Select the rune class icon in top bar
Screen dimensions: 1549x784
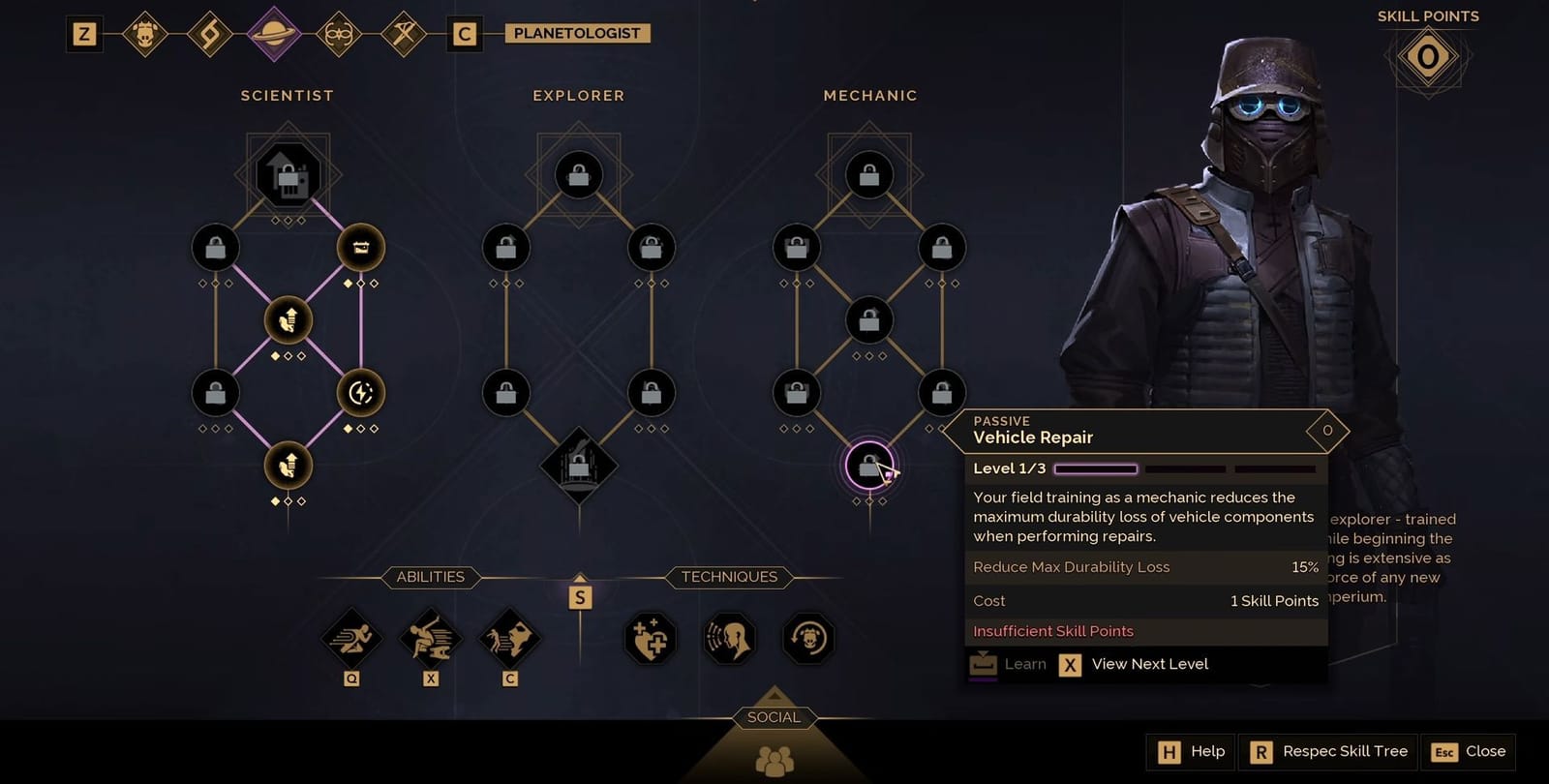211,32
